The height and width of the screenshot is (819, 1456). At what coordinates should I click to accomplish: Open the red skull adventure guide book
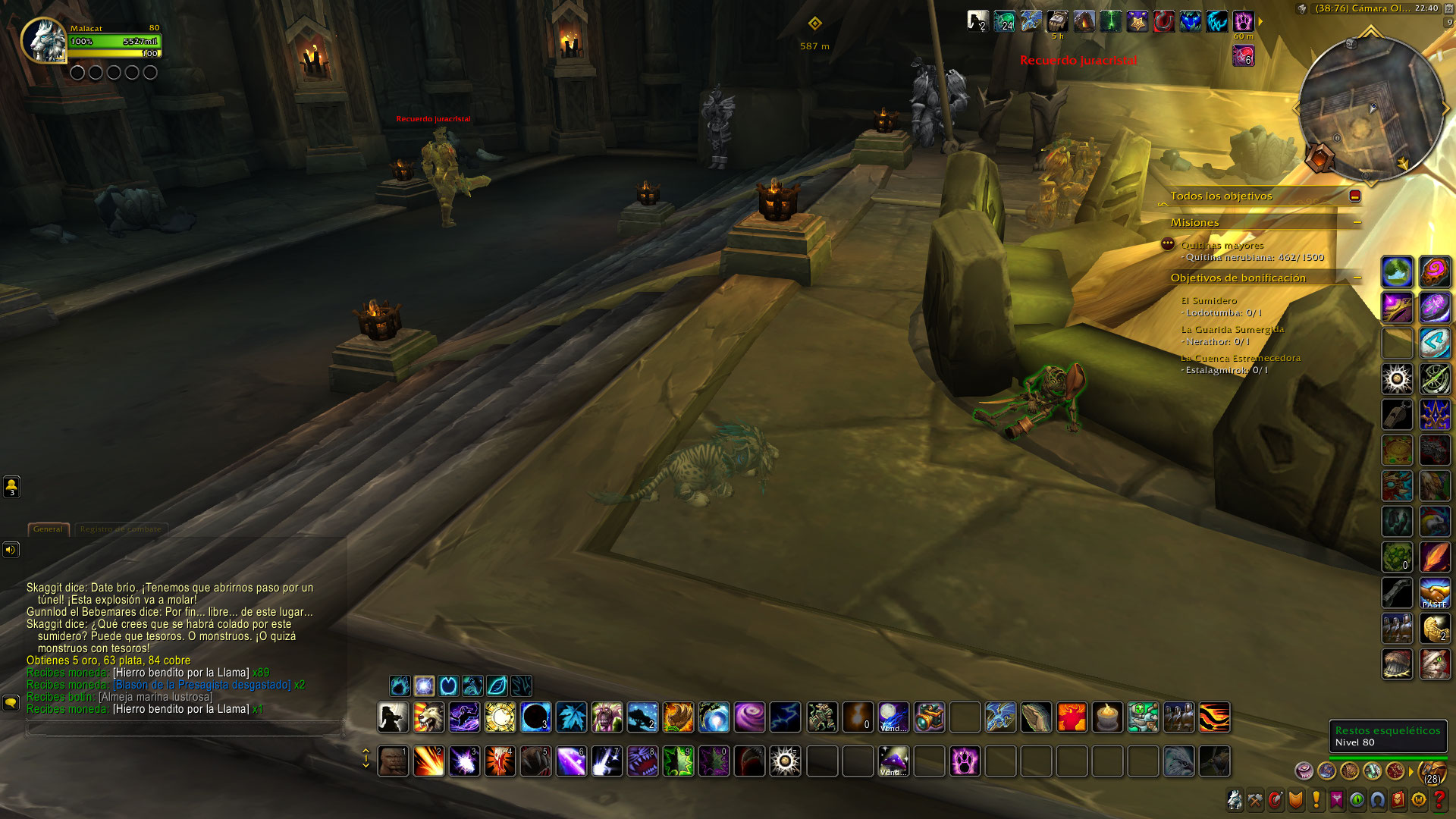tap(1398, 800)
